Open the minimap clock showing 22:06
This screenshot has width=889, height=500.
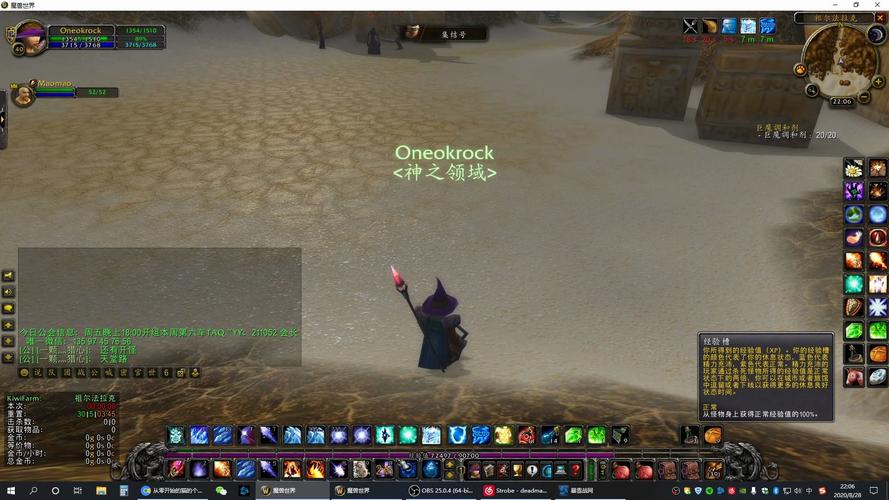point(842,101)
